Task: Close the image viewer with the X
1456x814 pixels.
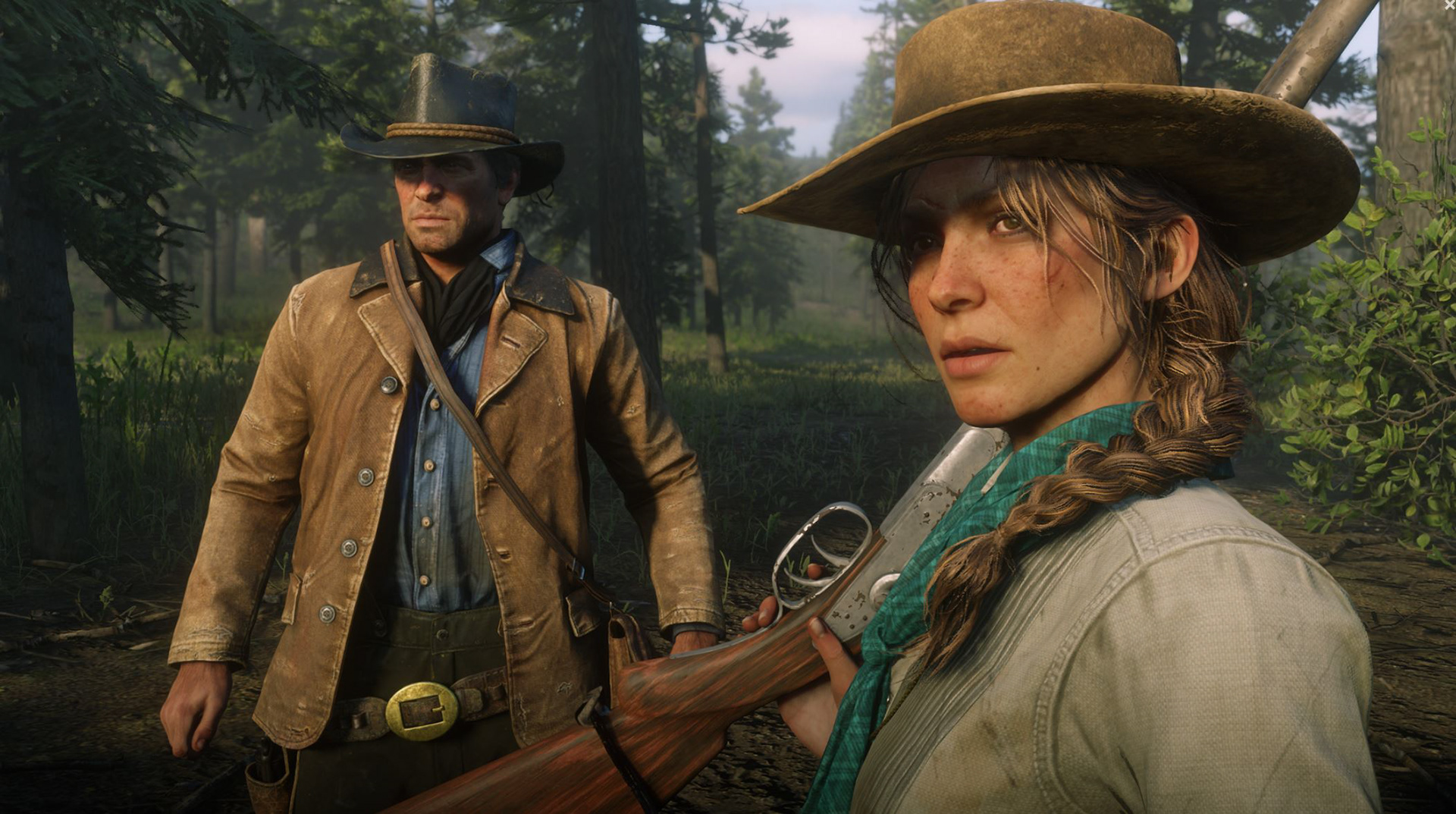Action: 1449,5
